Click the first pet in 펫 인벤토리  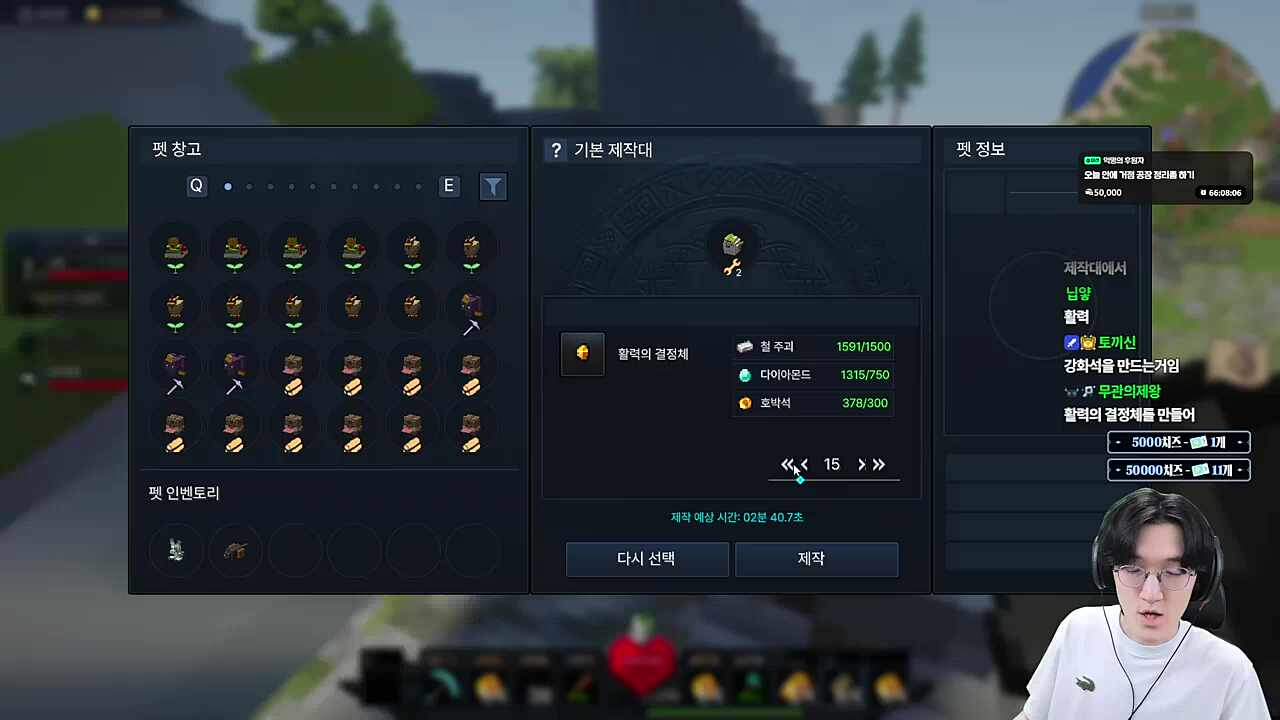(x=175, y=550)
